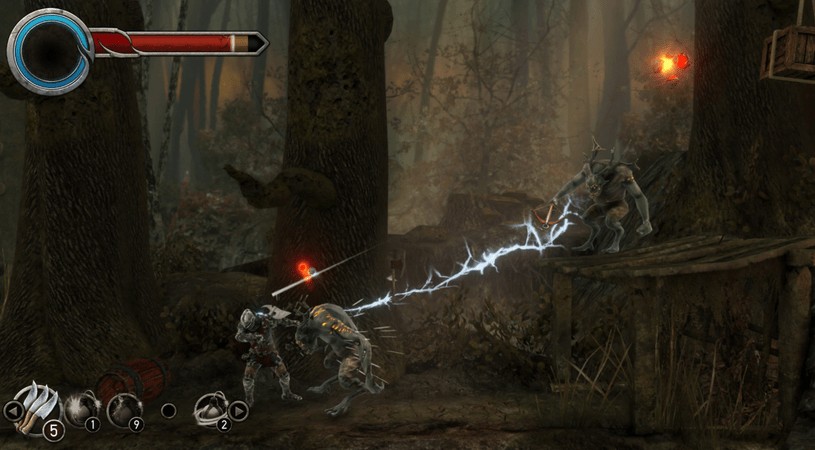Choose the bomb item with count 1
815x450 pixels.
click(81, 409)
